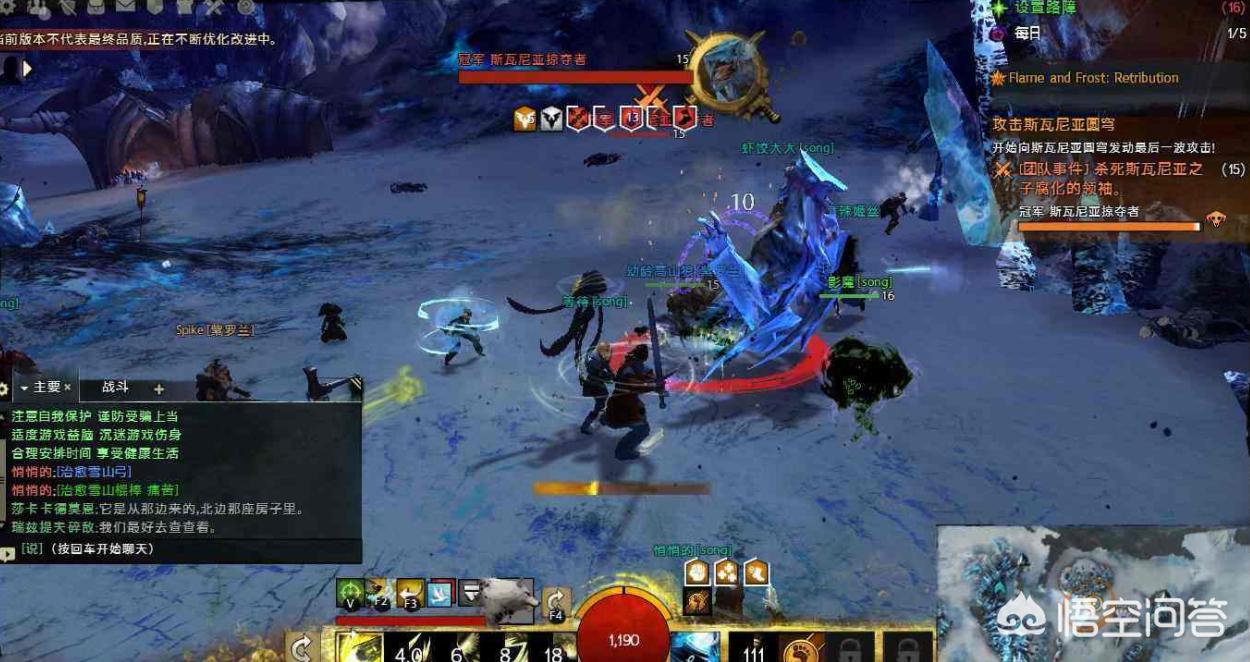Activate the first yellow weapon skill
Image resolution: width=1250 pixels, height=662 pixels.
[357, 648]
